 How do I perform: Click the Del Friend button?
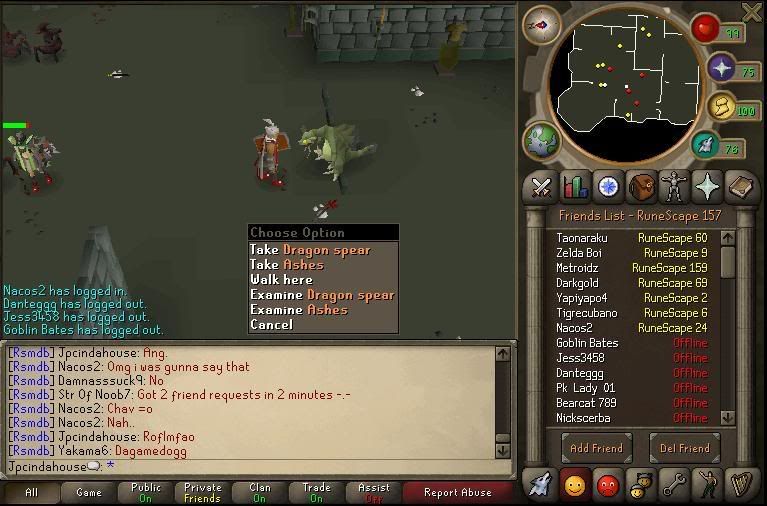pos(685,448)
